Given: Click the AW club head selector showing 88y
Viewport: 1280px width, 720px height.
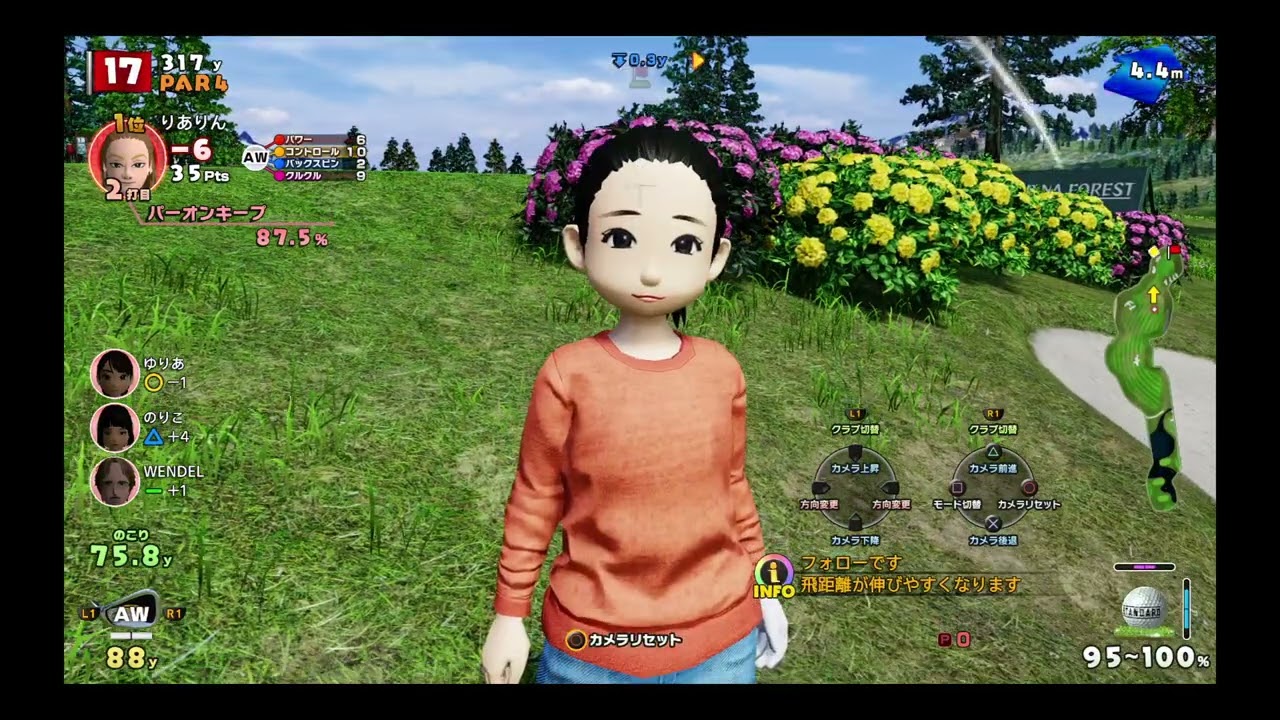Looking at the screenshot, I should 133,613.
